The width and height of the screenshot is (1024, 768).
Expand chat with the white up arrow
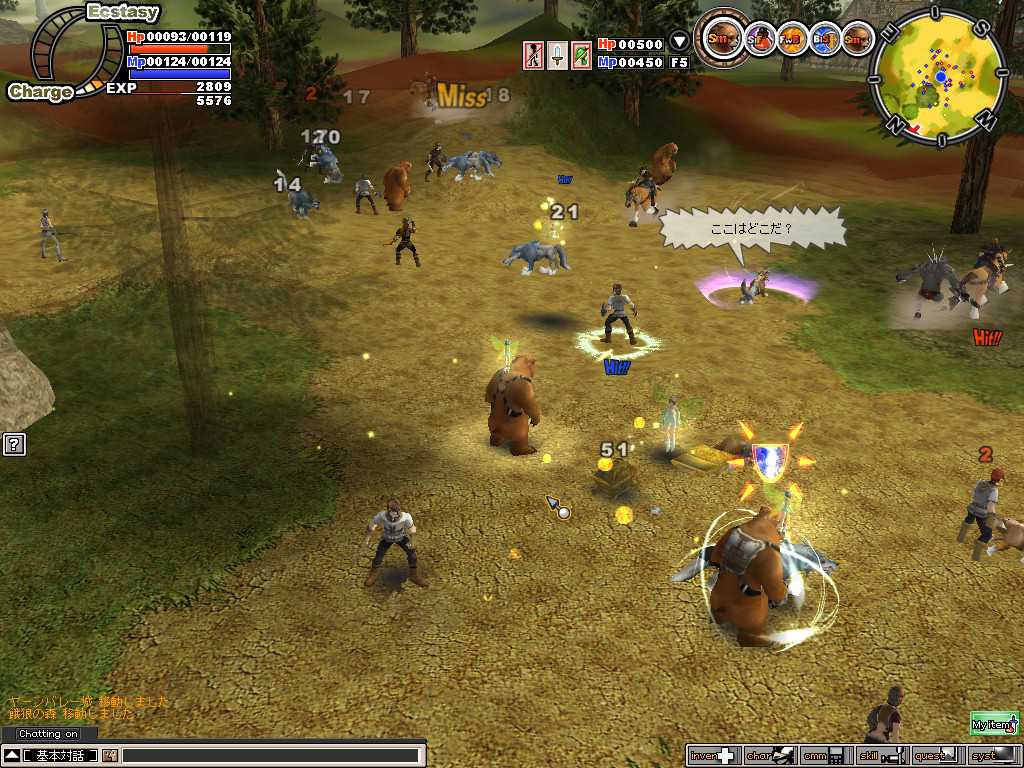click(x=11, y=755)
